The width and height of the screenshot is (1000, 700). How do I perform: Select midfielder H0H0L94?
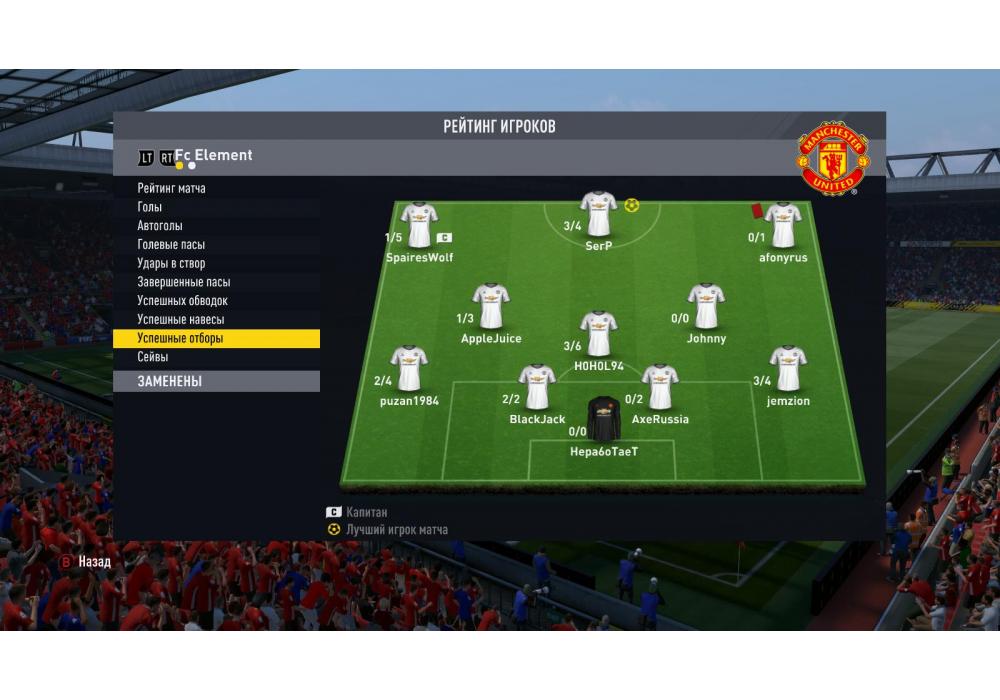tap(599, 334)
